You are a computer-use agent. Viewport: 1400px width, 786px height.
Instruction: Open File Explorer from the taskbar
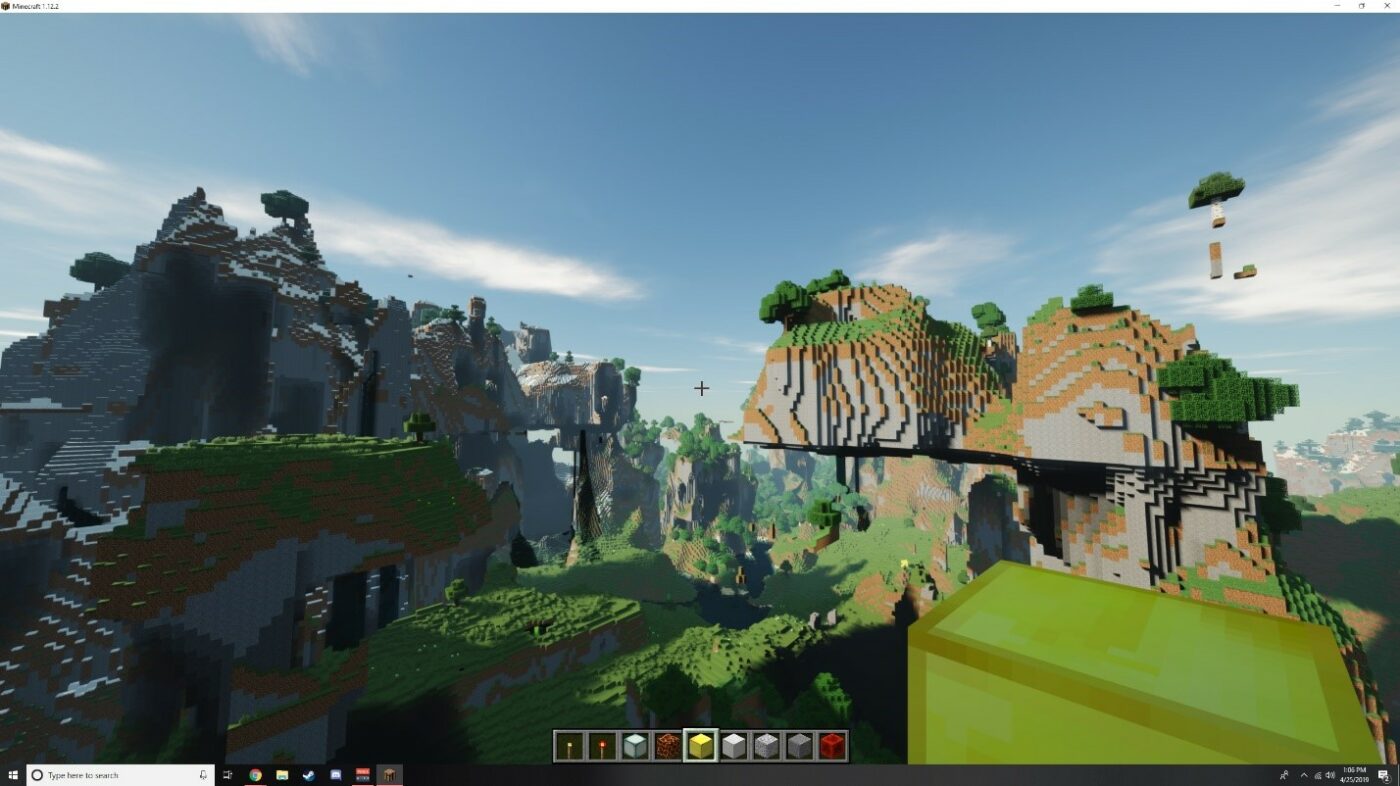click(x=281, y=774)
